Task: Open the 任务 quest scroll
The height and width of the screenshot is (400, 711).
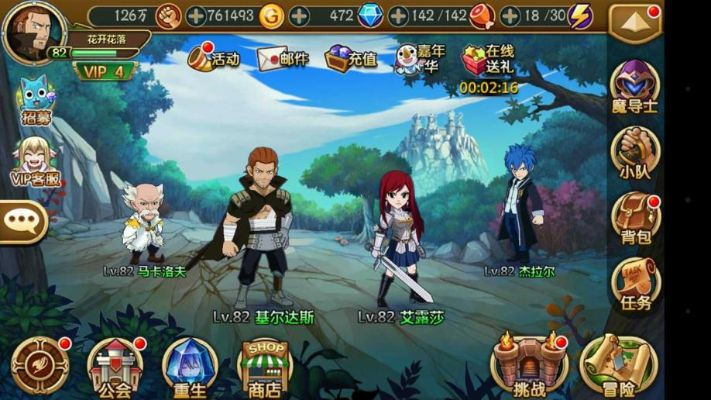Action: pos(635,284)
